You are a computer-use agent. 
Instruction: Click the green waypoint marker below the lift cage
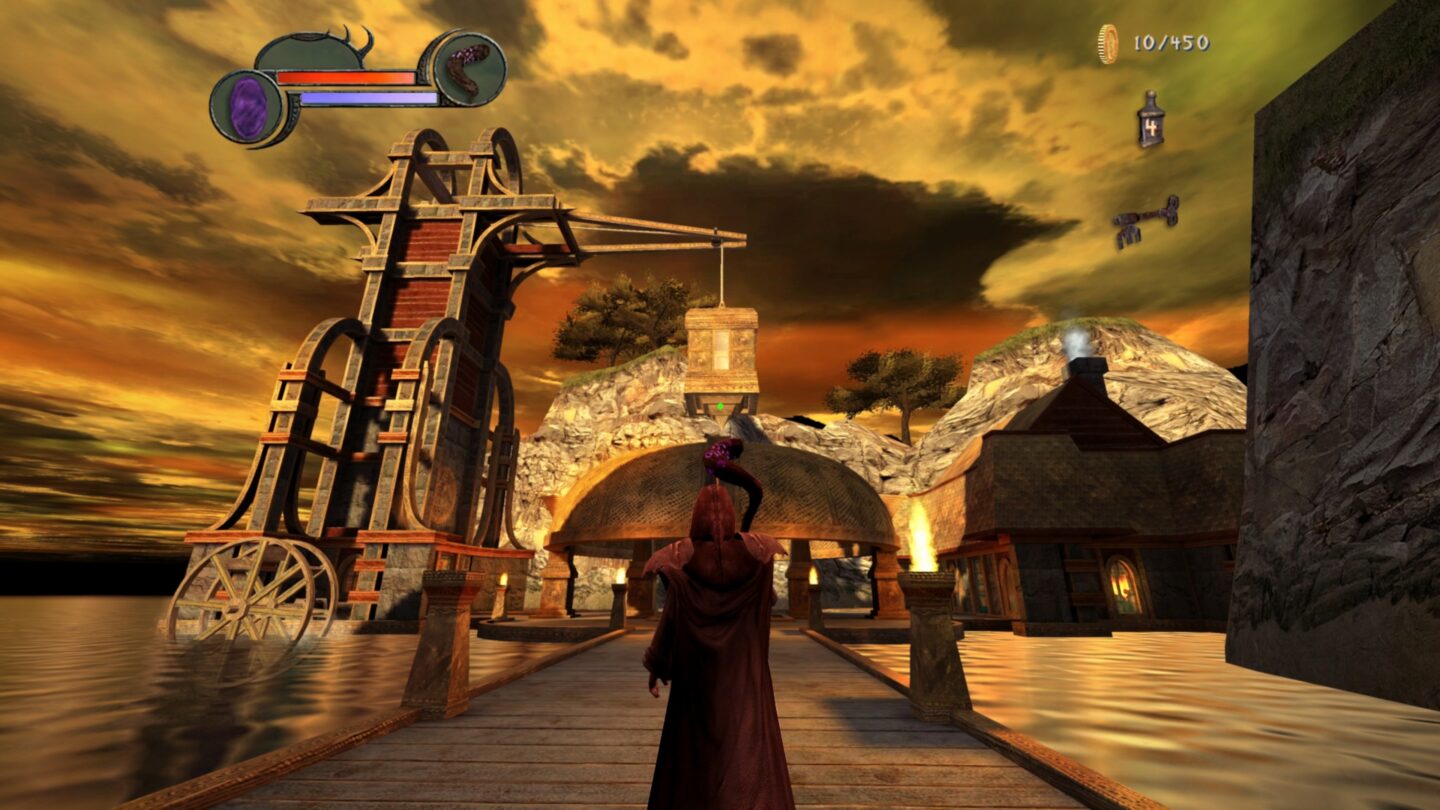(718, 407)
